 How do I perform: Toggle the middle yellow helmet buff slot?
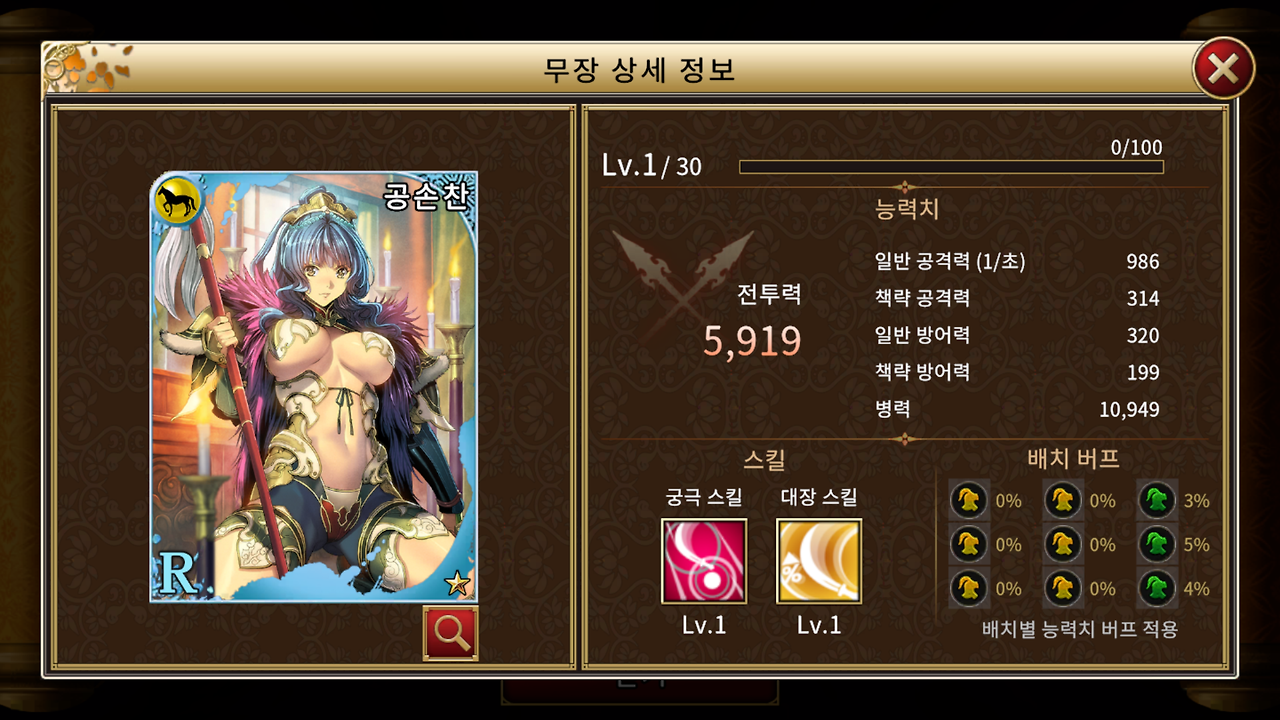pyautogui.click(x=1062, y=545)
